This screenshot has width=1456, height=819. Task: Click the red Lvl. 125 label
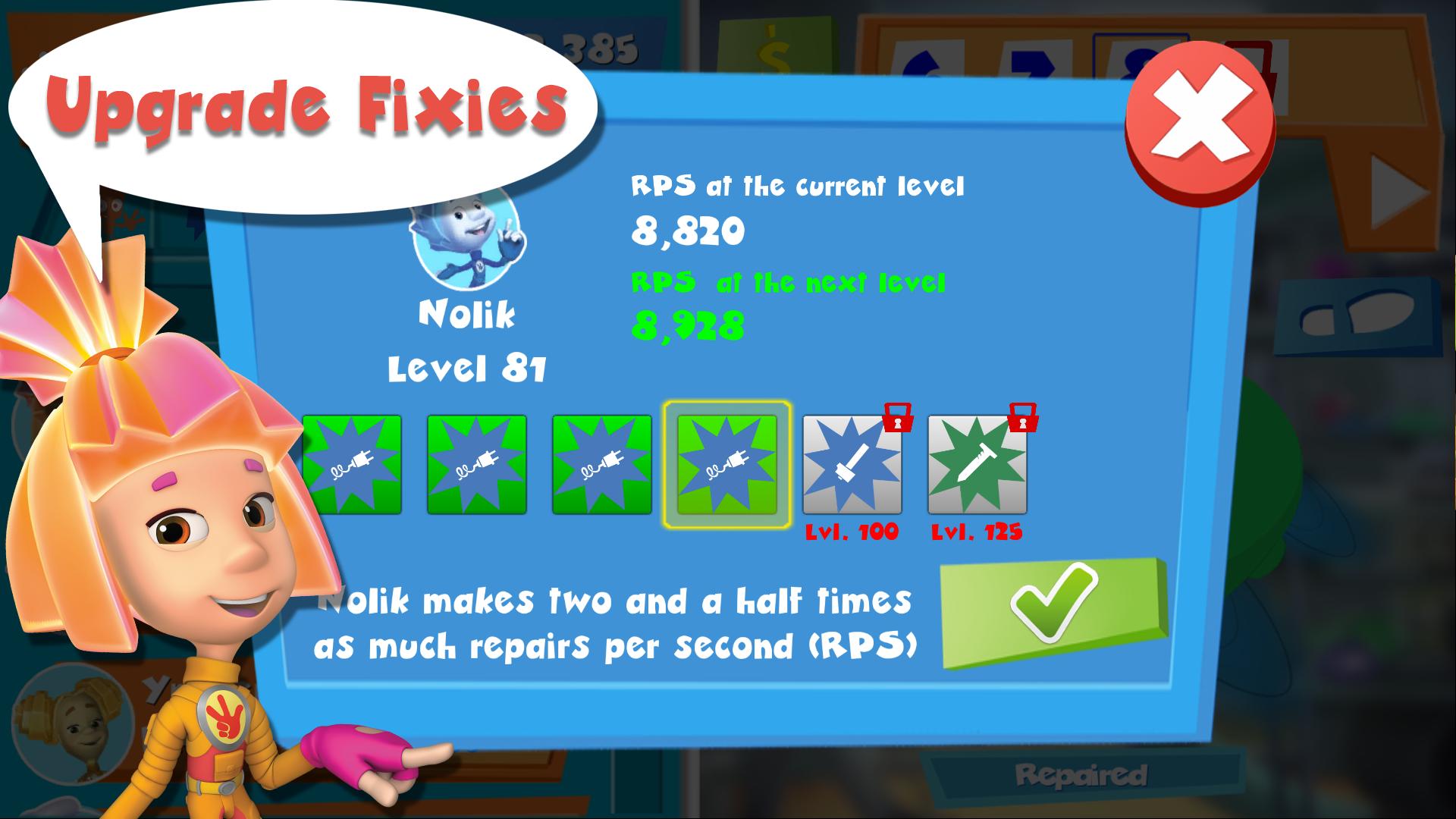tap(977, 531)
